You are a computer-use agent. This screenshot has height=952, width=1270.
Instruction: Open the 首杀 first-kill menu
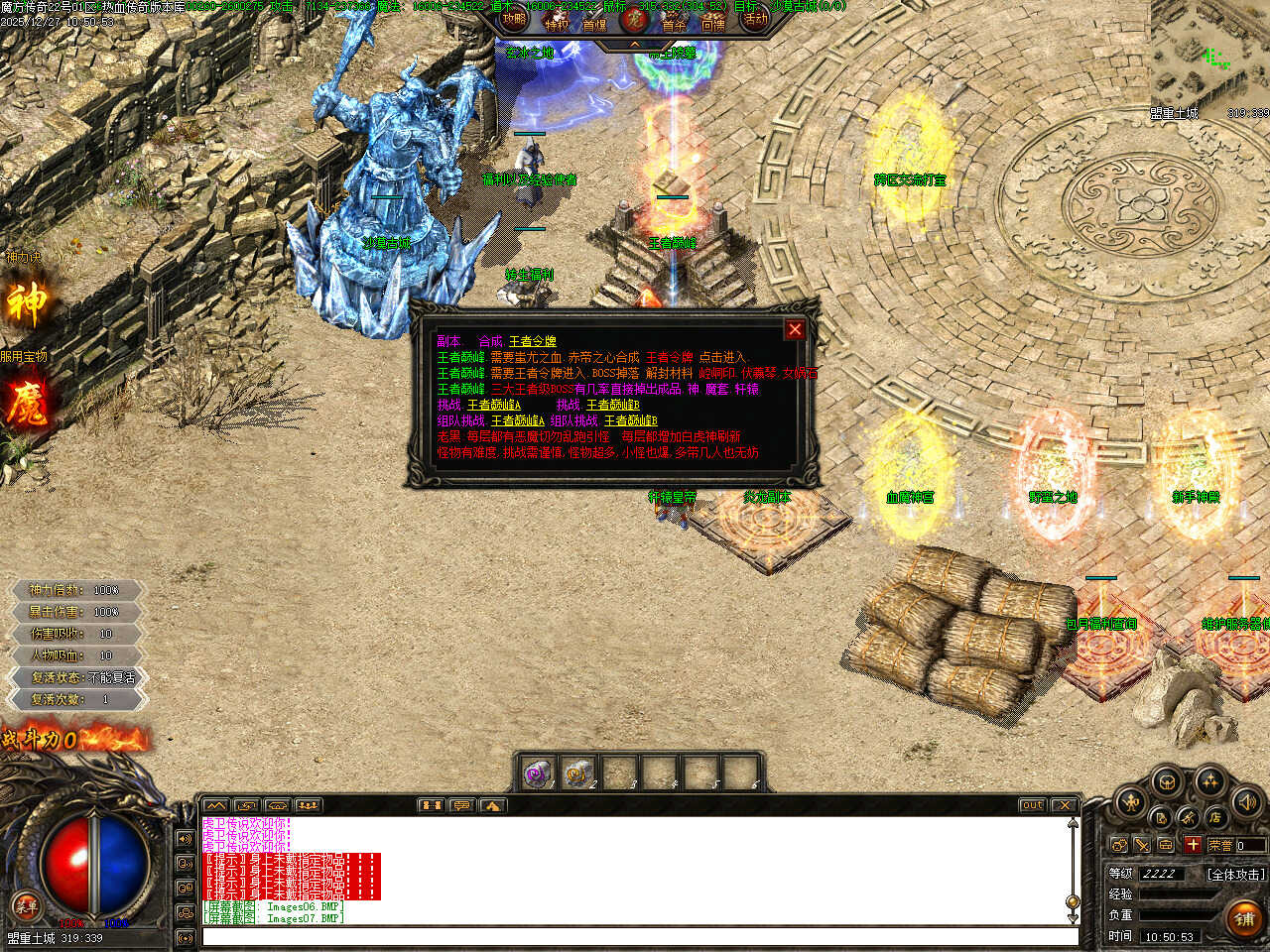pos(675,24)
